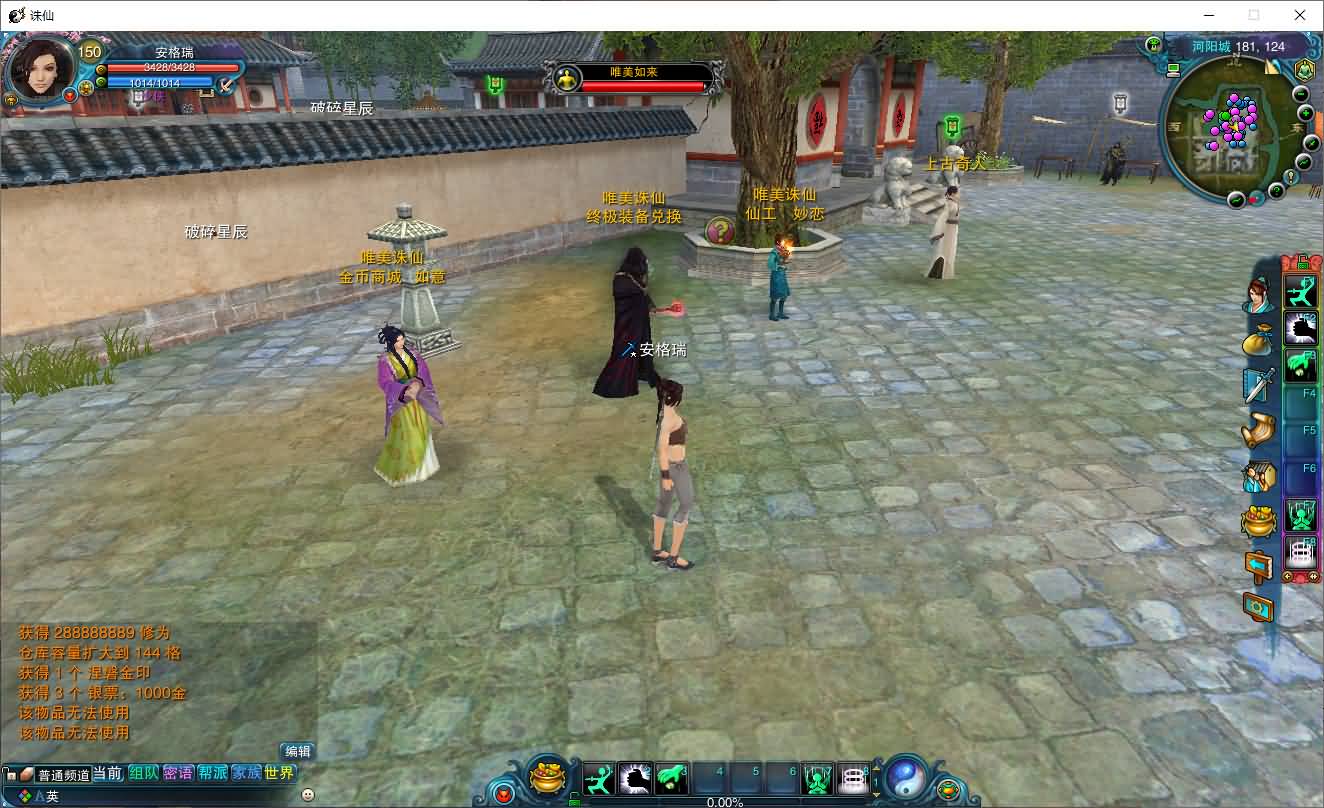Screen dimensions: 1324x808
Task: Open the chat emoji smiley picker
Action: pyautogui.click(x=307, y=795)
